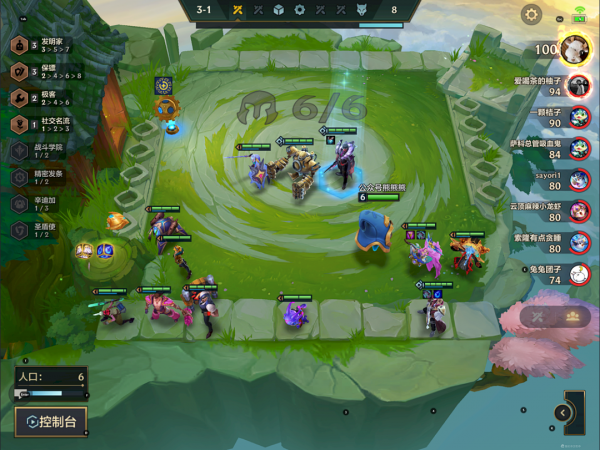Image resolution: width=600 pixels, height=450 pixels.
Task: View player 兔兔团子's board
Action: click(x=578, y=275)
